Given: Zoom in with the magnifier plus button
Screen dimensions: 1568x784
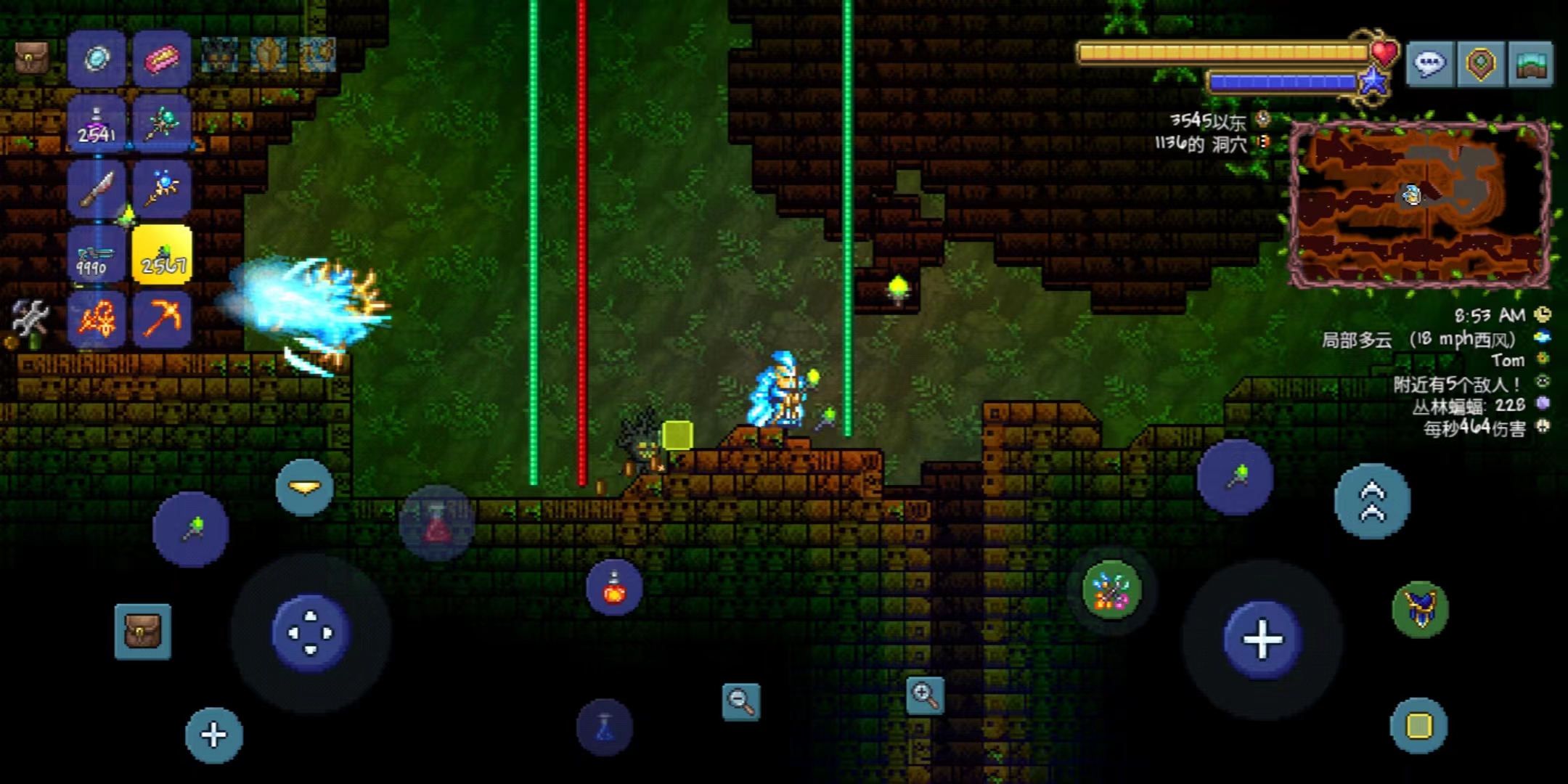Looking at the screenshot, I should 925,695.
